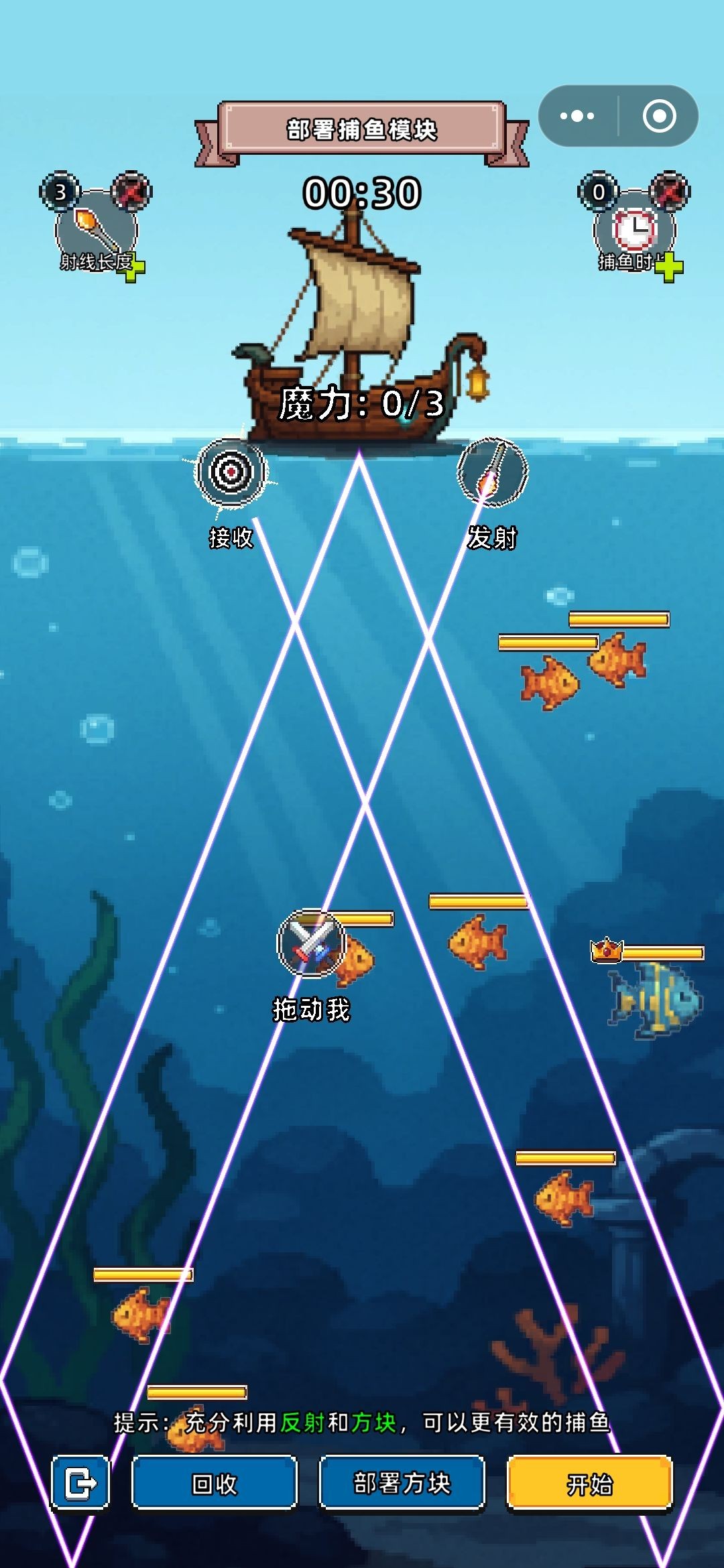This screenshot has height=1568, width=724.
Task: Click the 回收 (recycle) button
Action: tap(215, 1484)
